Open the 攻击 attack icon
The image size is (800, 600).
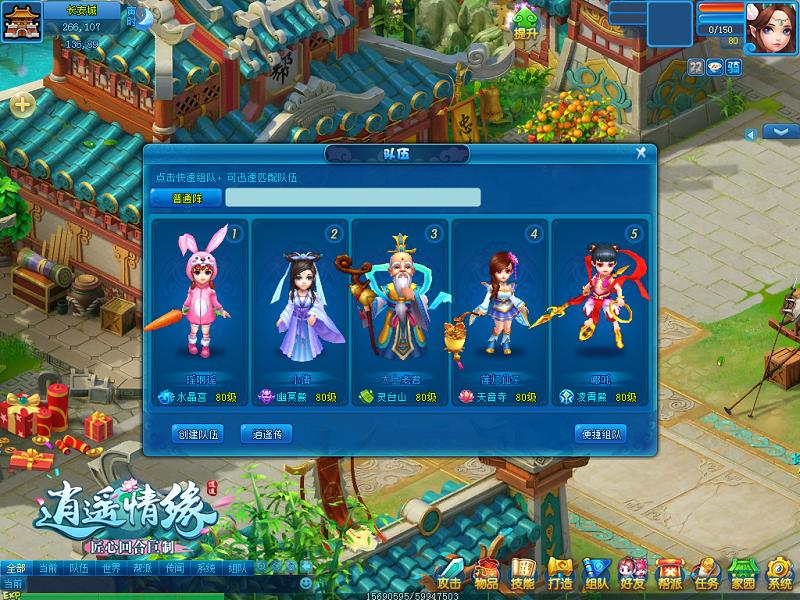click(448, 574)
